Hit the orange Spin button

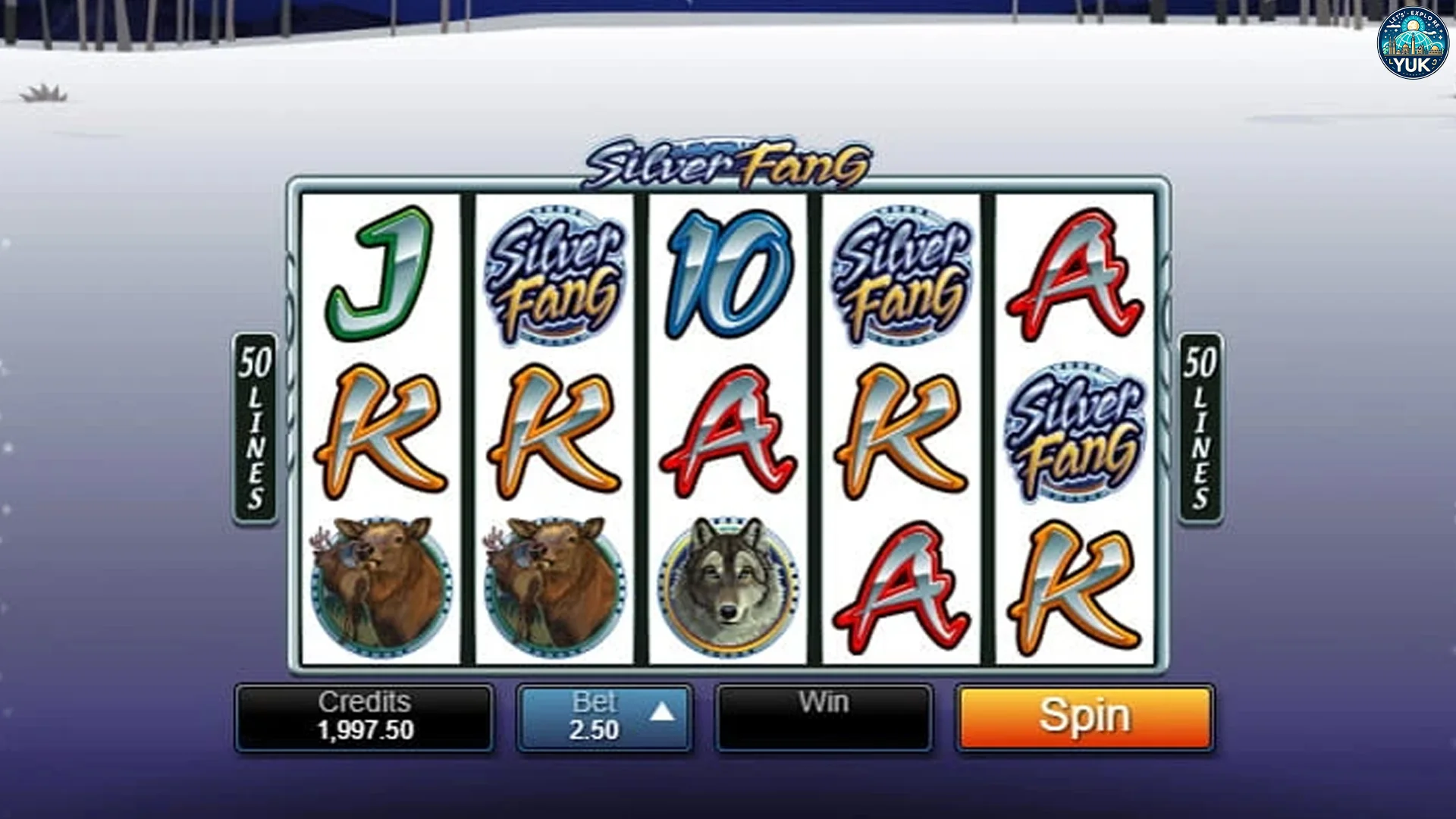[1084, 717]
